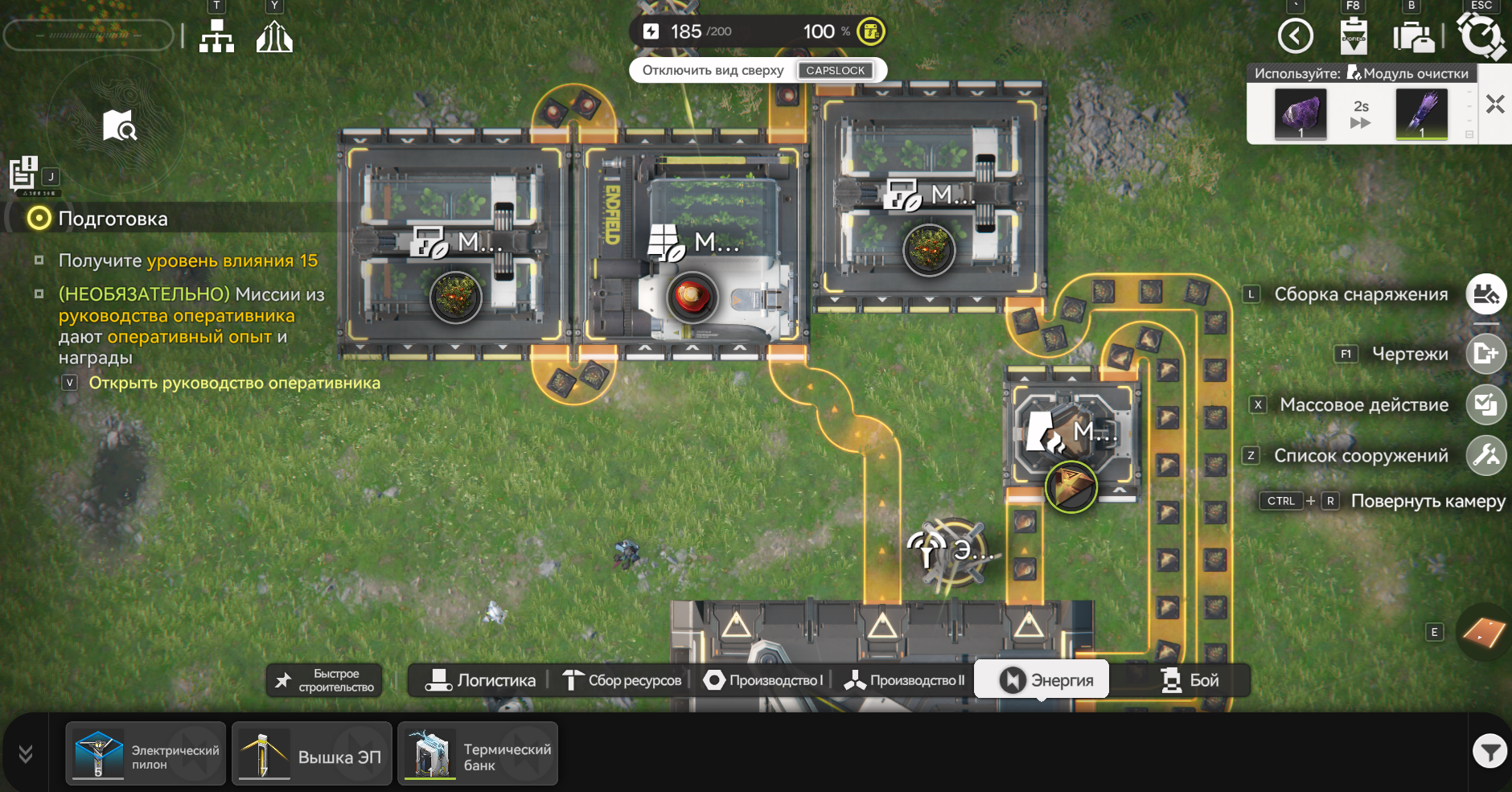Close the Модуль очистки recipe panel
Screen dimensions: 1512x792
[1495, 105]
